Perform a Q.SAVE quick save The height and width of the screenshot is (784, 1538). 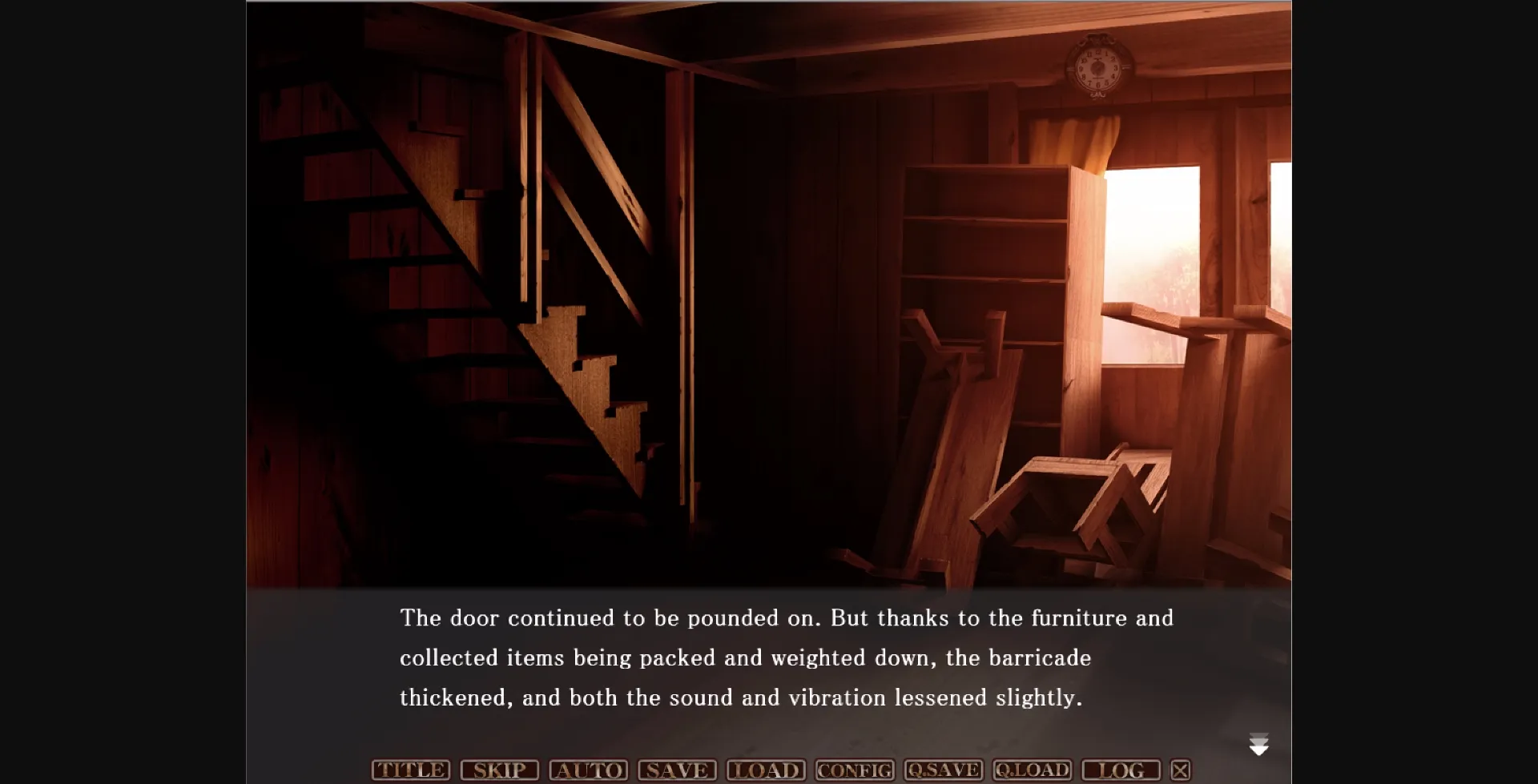tap(944, 770)
